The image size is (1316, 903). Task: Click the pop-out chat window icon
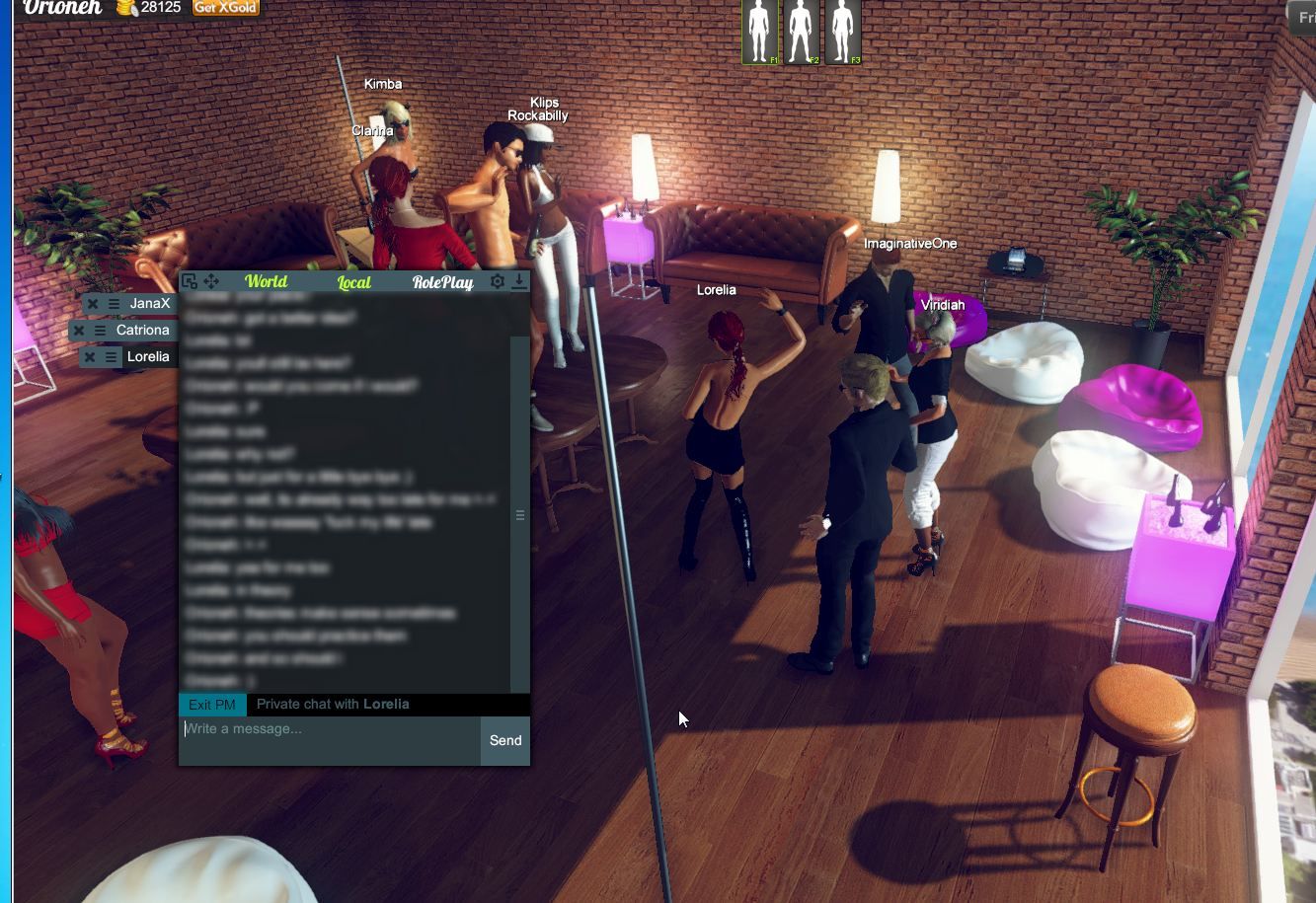coord(189,280)
